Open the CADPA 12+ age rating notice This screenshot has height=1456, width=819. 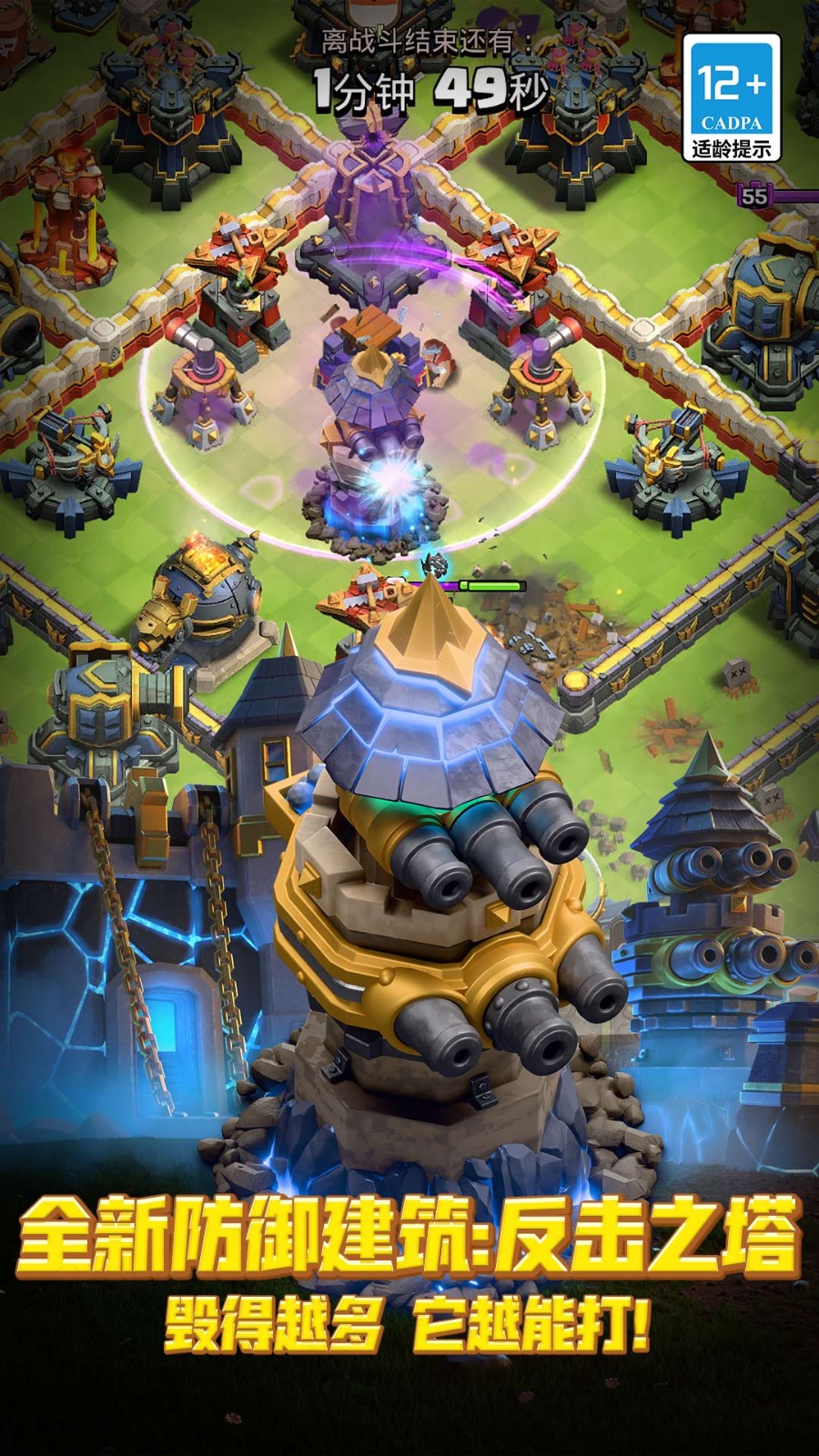732,98
